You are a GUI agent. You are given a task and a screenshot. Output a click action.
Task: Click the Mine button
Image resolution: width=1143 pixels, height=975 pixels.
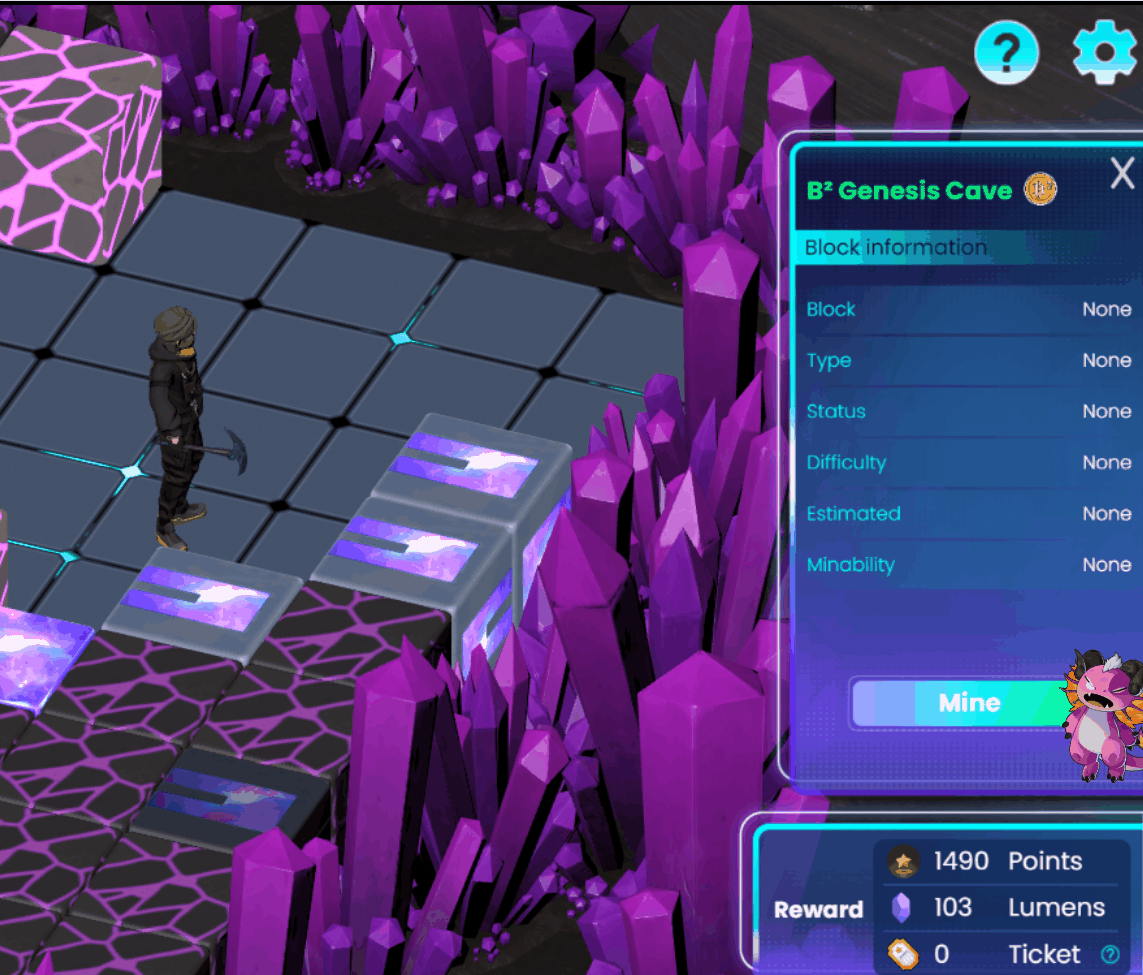(x=968, y=703)
